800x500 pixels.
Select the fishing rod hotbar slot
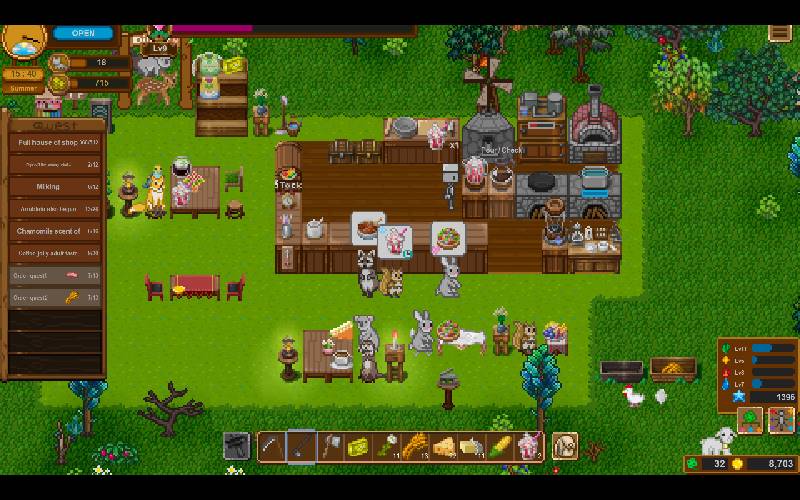301,446
